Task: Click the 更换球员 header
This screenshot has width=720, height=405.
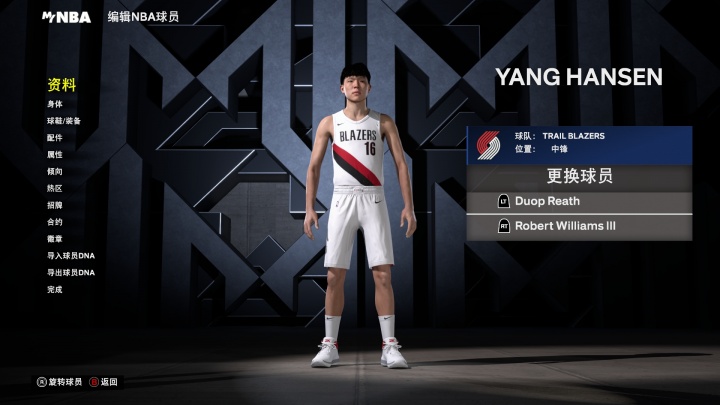Action: (580, 177)
